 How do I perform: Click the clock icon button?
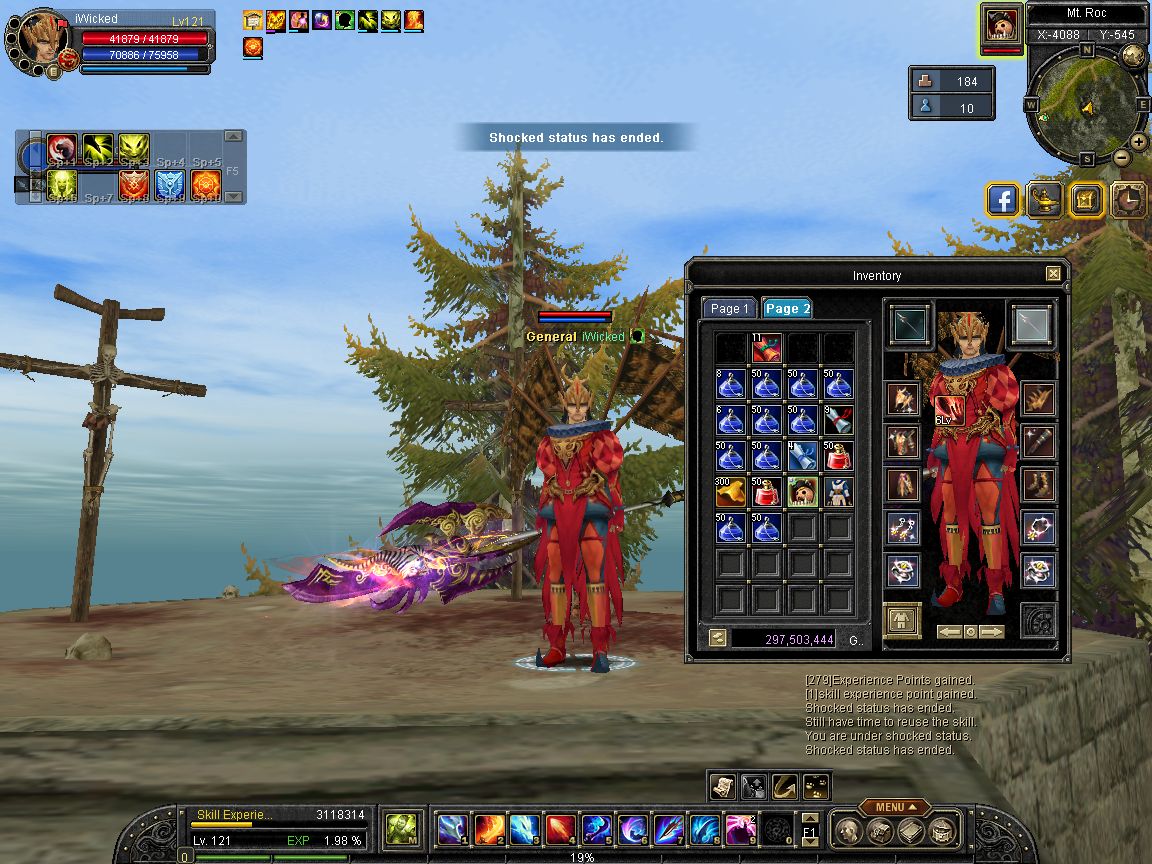1129,200
